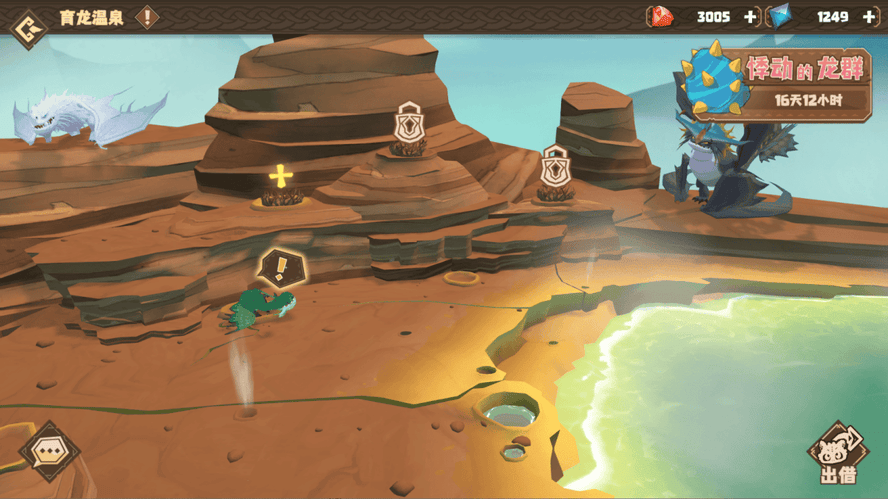888x499 pixels.
Task: Tap the exclamation bubble above the green dragon
Action: pos(281,268)
